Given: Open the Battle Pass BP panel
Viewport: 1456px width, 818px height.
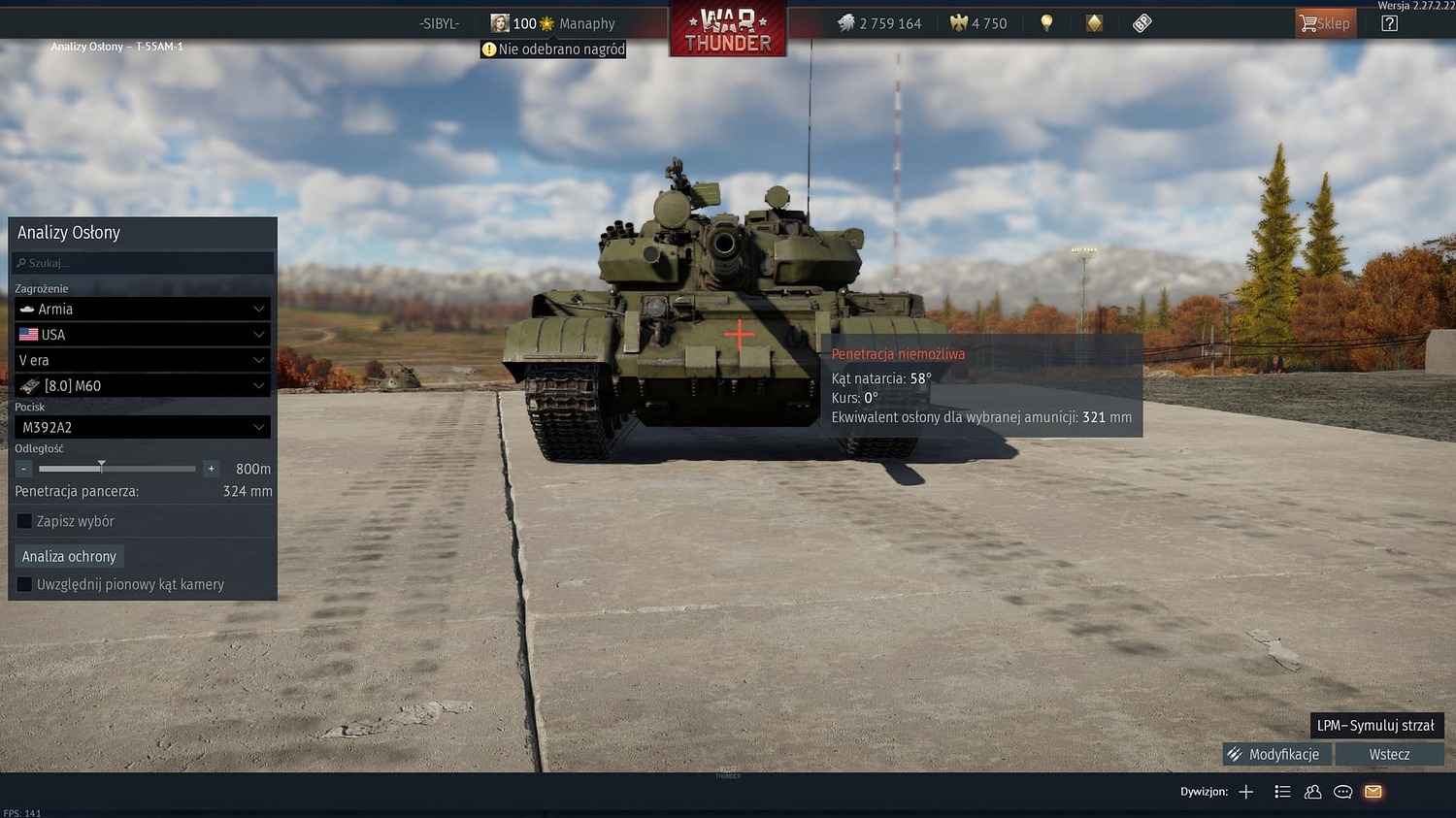Looking at the screenshot, I should (1142, 22).
